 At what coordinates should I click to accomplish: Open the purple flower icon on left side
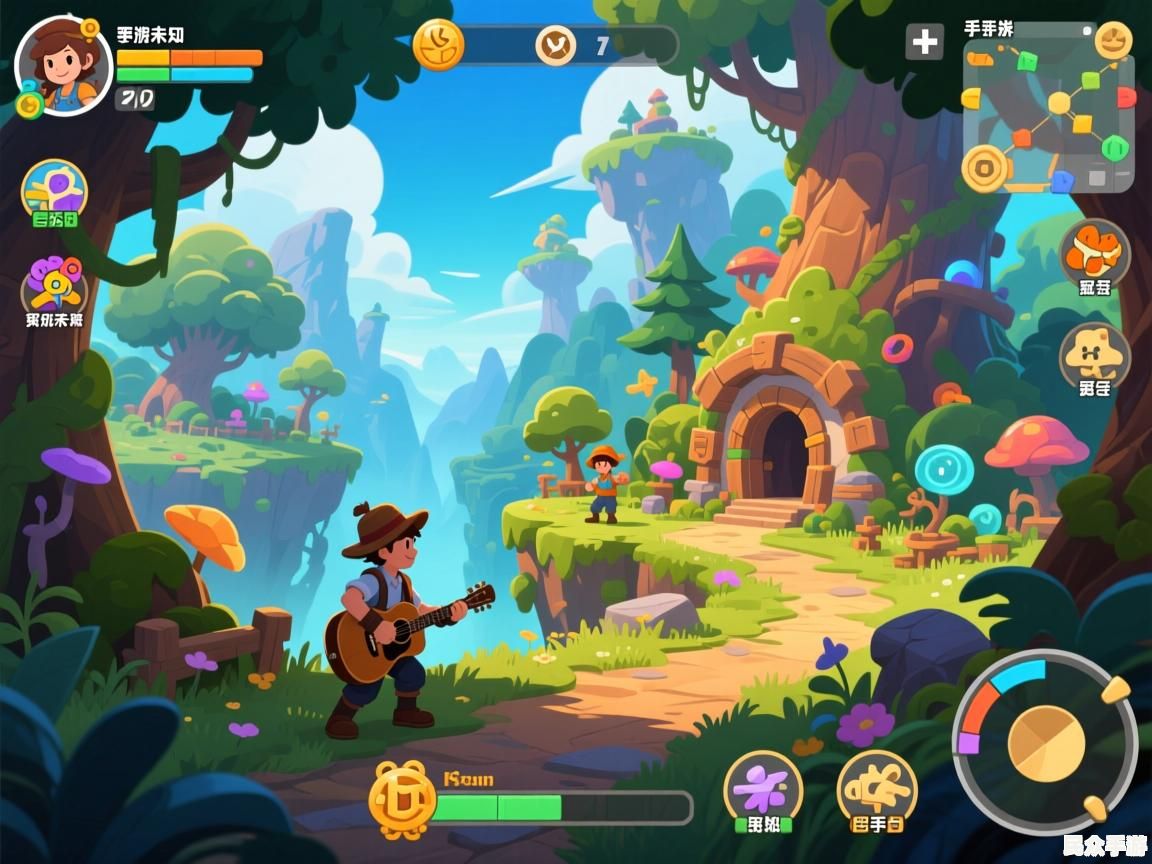[x=55, y=285]
